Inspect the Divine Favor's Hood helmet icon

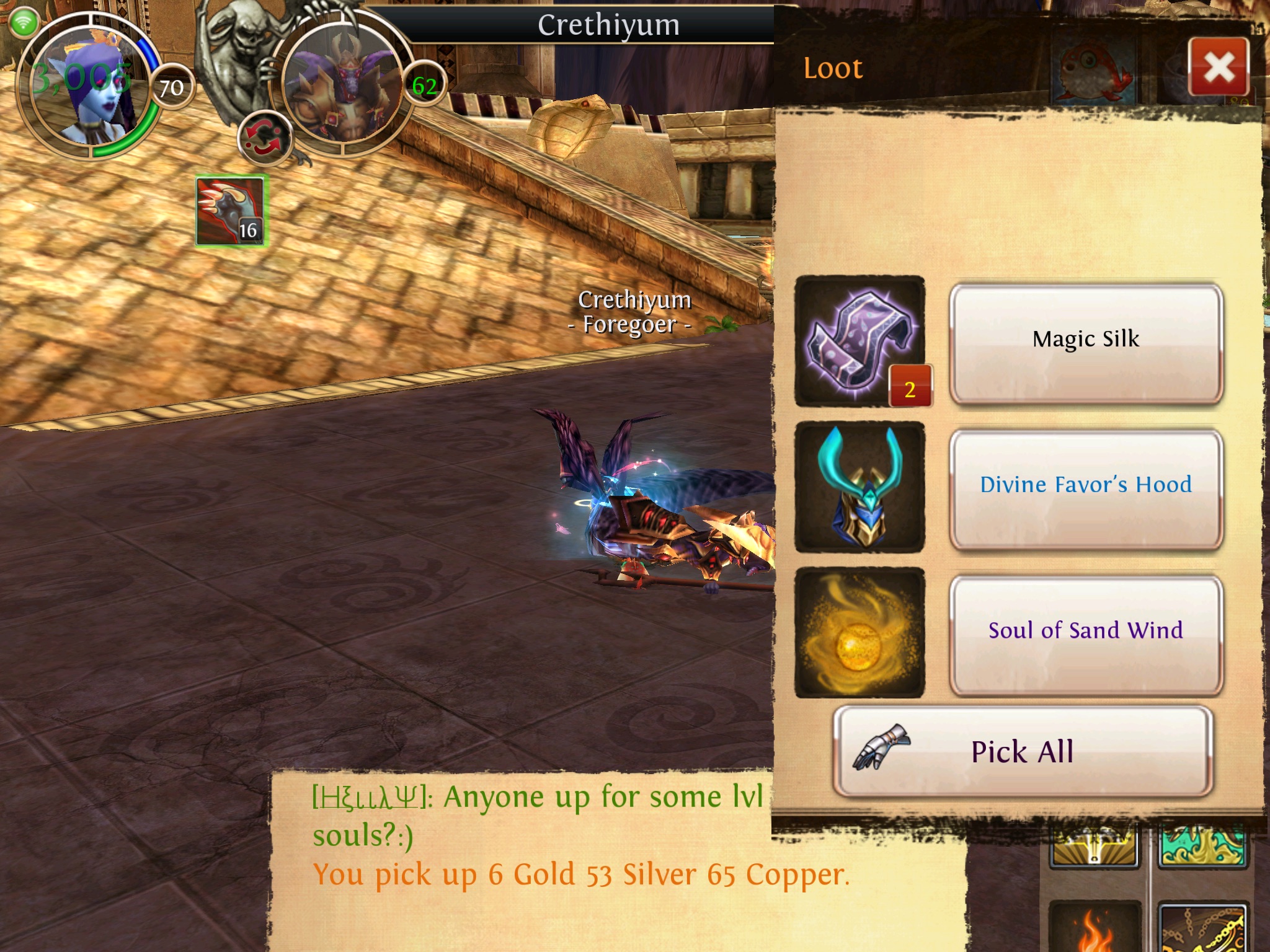(860, 488)
